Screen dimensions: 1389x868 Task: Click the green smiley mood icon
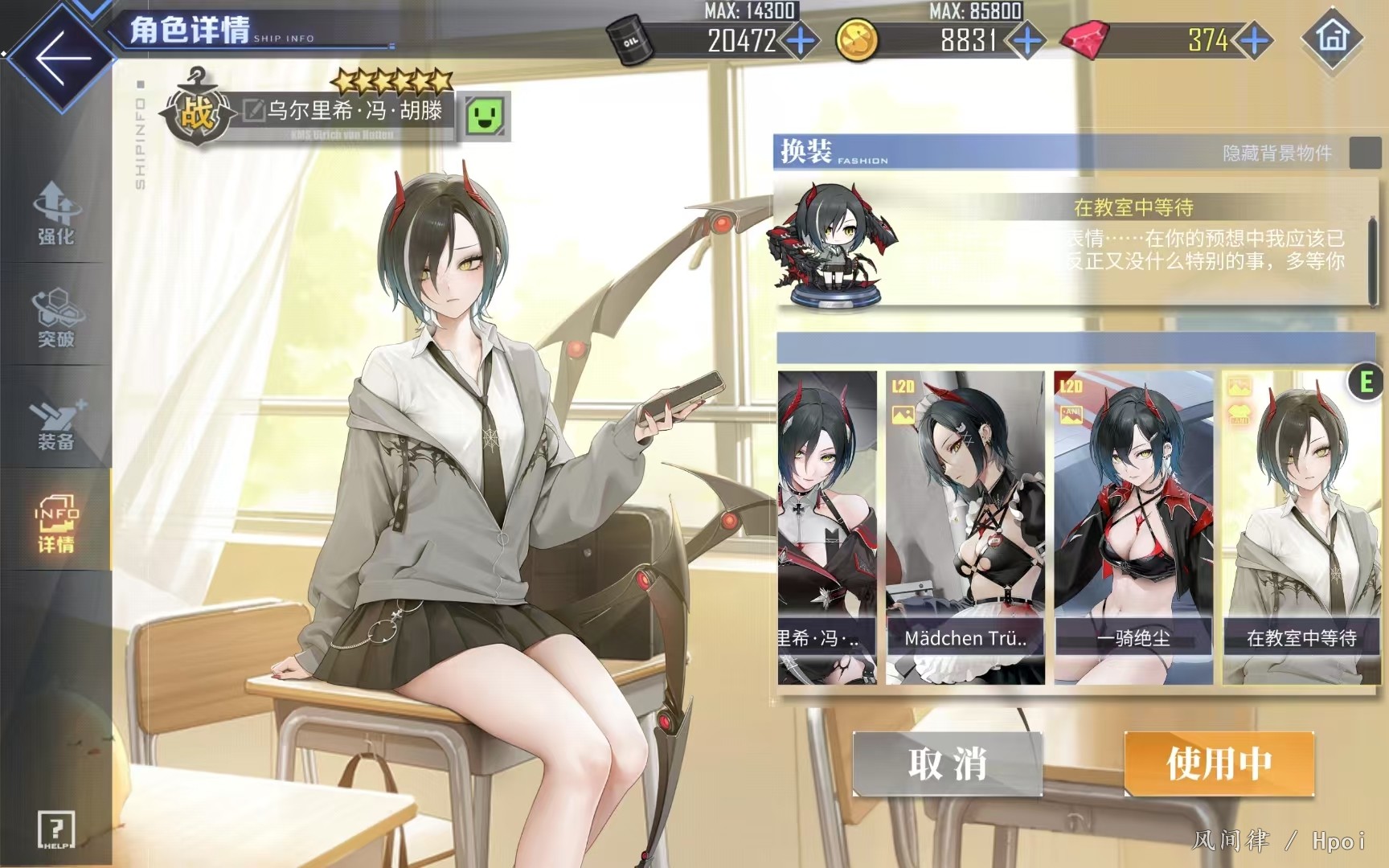[485, 116]
